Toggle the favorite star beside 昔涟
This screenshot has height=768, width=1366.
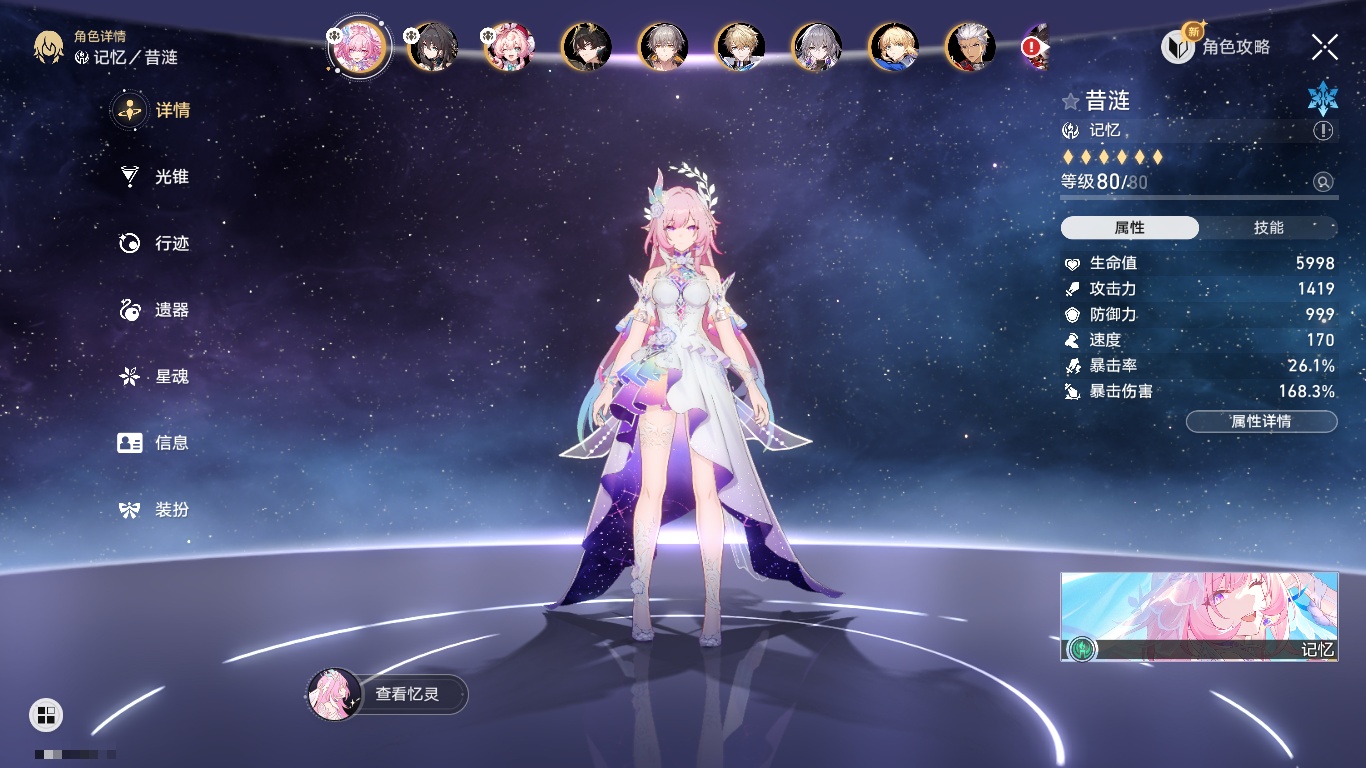coord(1071,101)
